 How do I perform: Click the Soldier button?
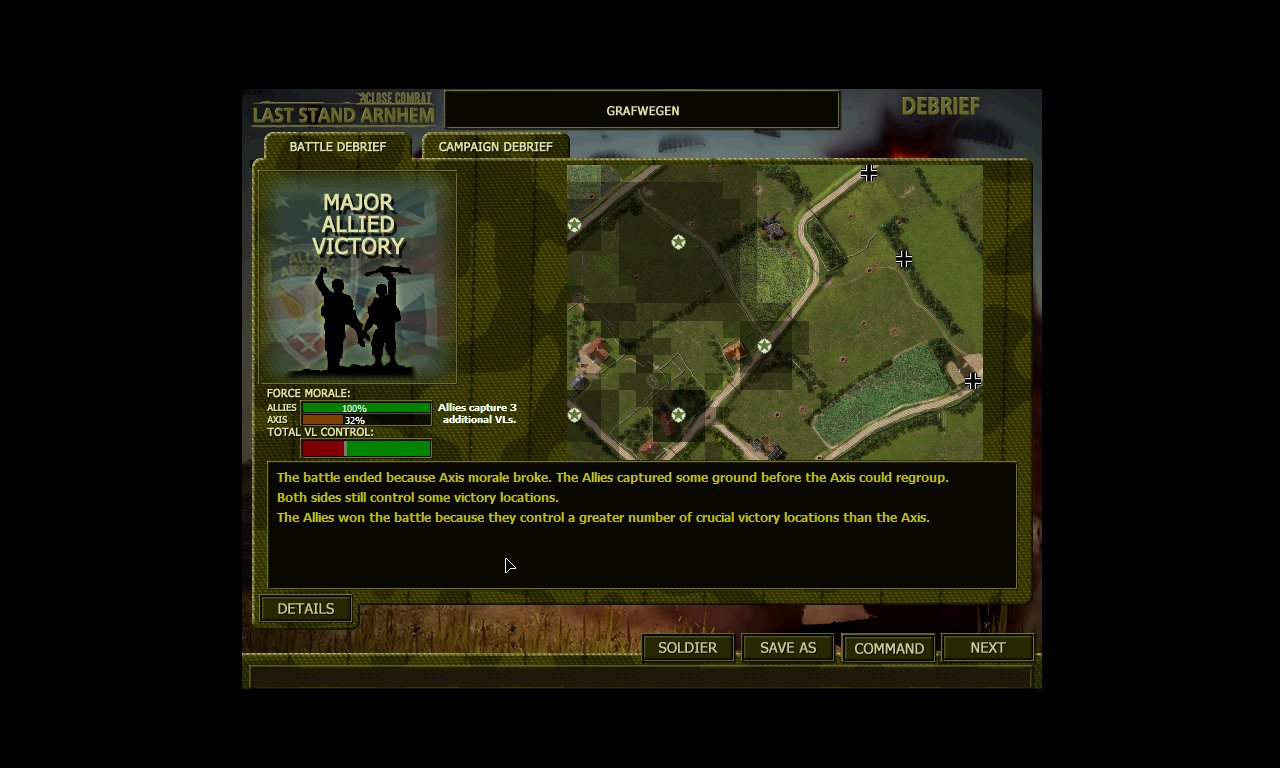[x=687, y=647]
